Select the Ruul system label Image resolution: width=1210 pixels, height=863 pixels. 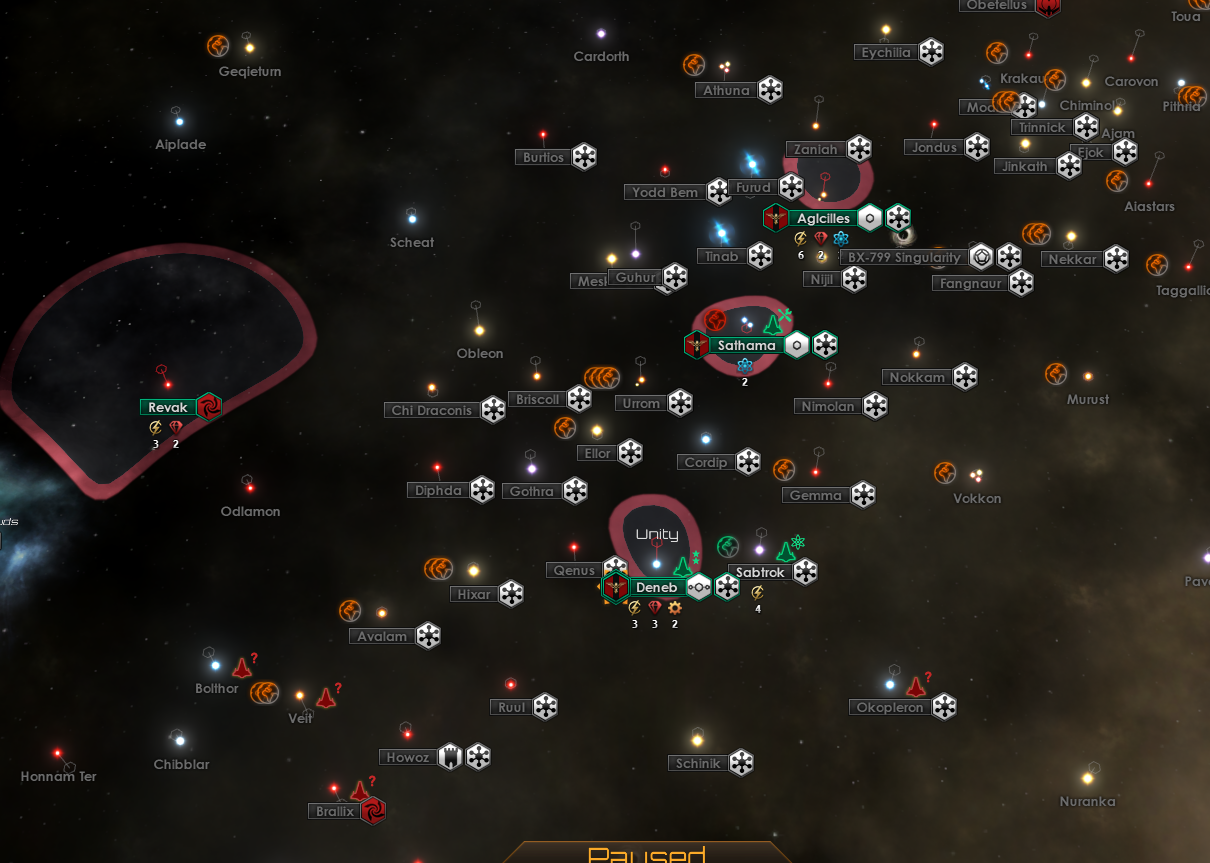(511, 707)
